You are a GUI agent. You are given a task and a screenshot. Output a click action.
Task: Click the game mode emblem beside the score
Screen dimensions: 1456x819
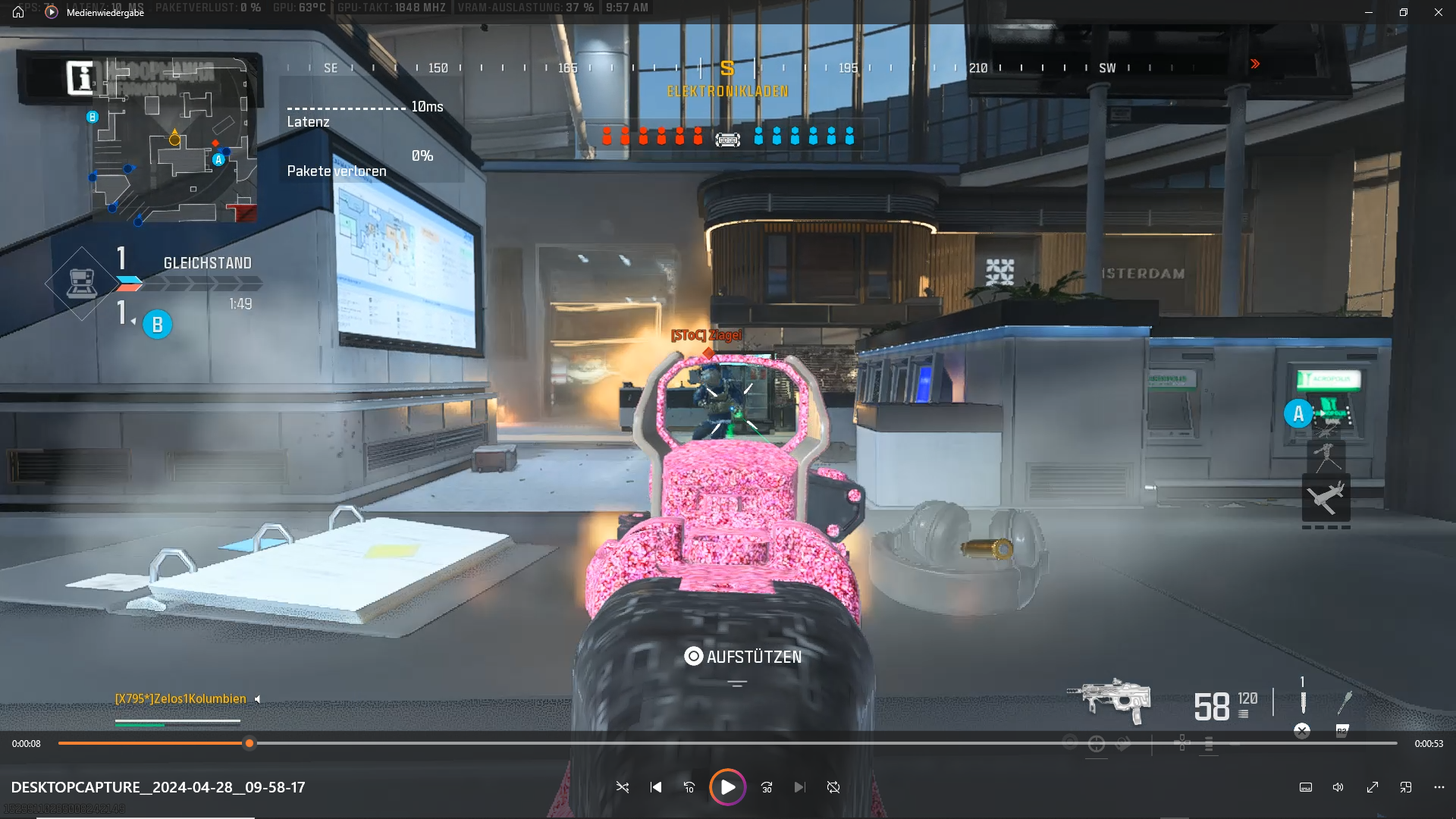coord(81,284)
